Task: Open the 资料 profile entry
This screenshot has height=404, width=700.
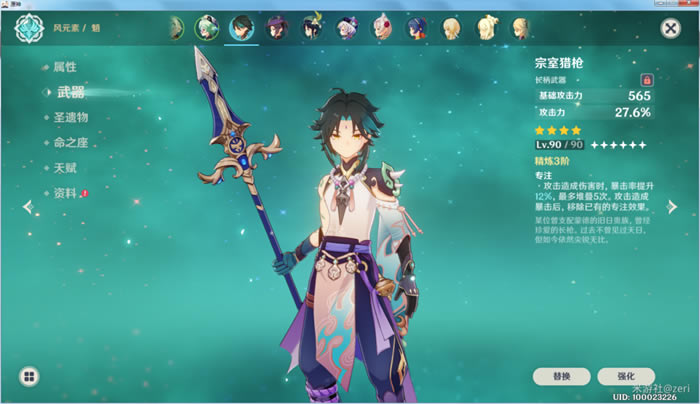Action: tap(64, 192)
